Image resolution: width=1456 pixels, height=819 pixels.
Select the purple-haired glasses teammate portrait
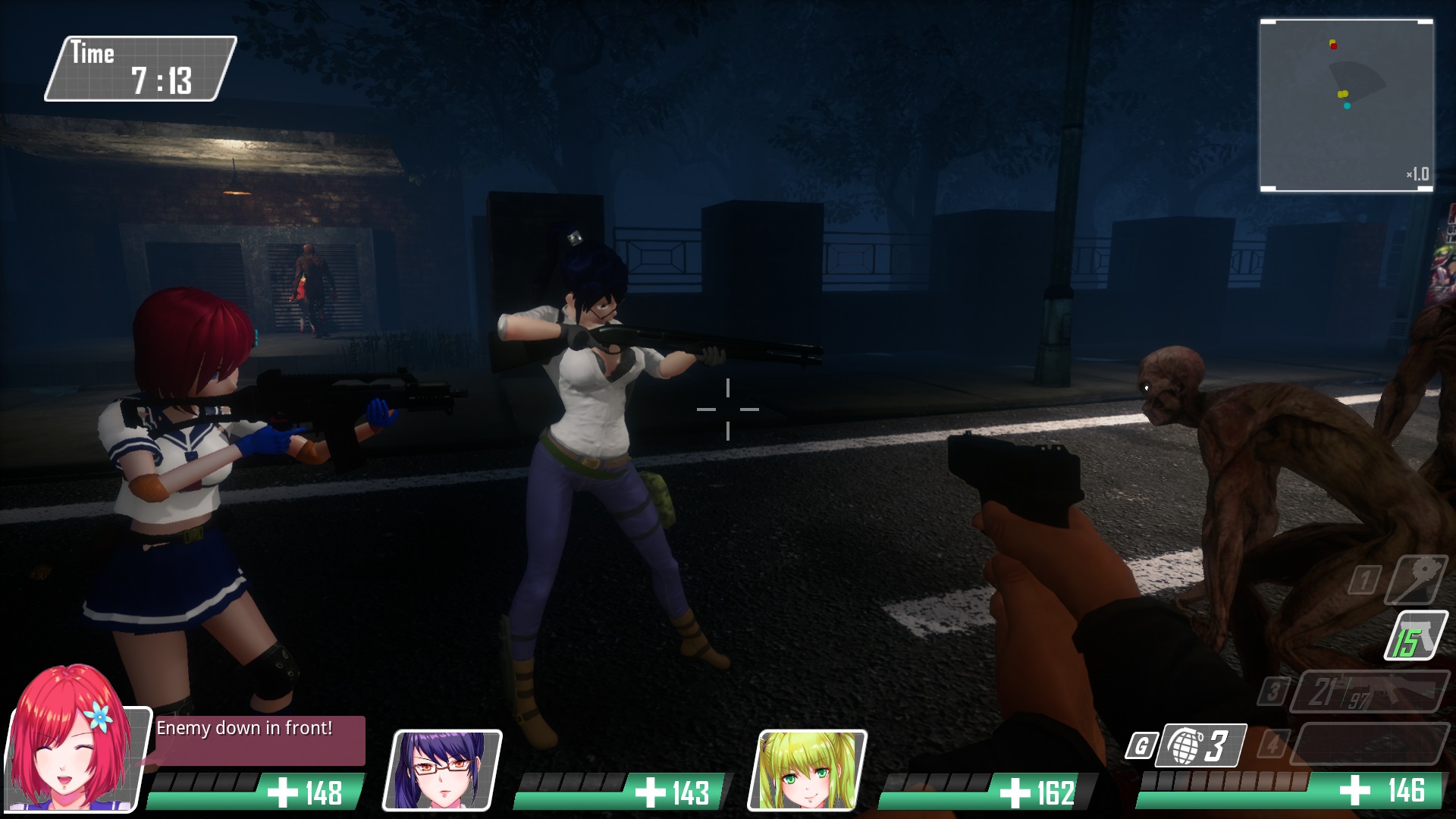(x=443, y=770)
